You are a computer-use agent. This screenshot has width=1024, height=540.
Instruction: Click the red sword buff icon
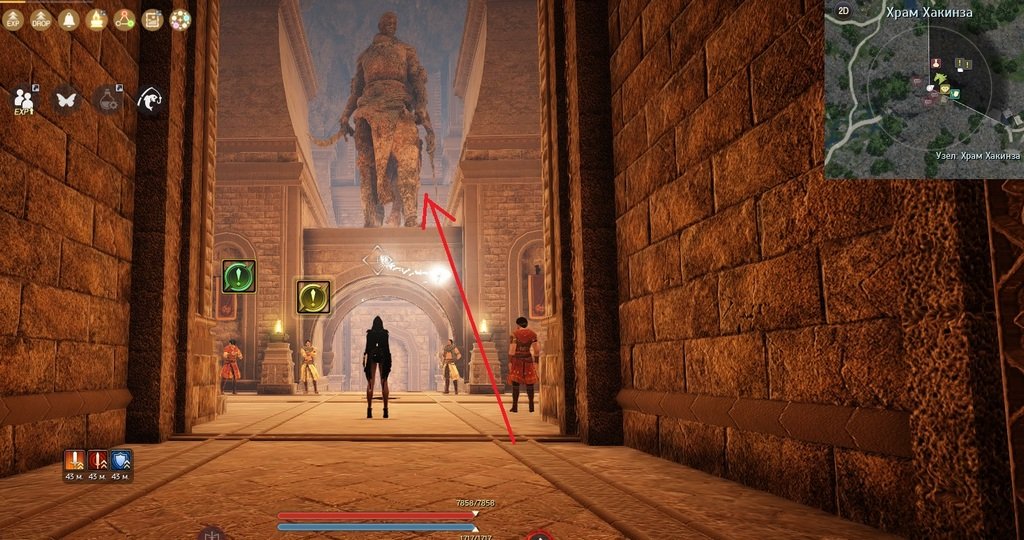pos(97,461)
